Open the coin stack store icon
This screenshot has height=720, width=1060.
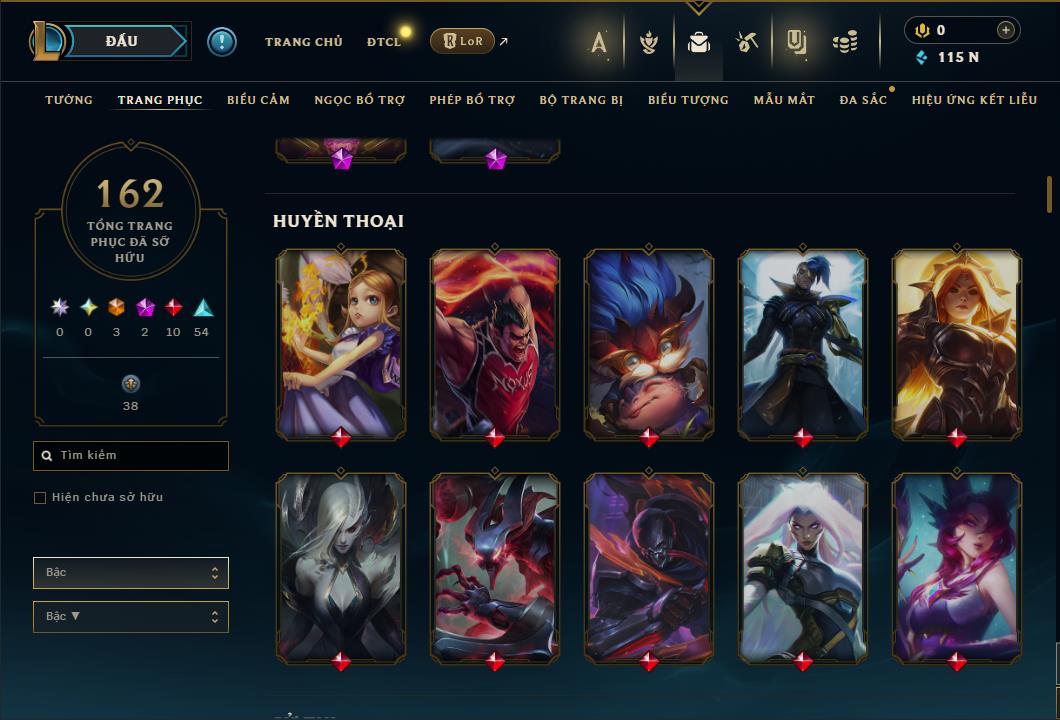coord(845,42)
